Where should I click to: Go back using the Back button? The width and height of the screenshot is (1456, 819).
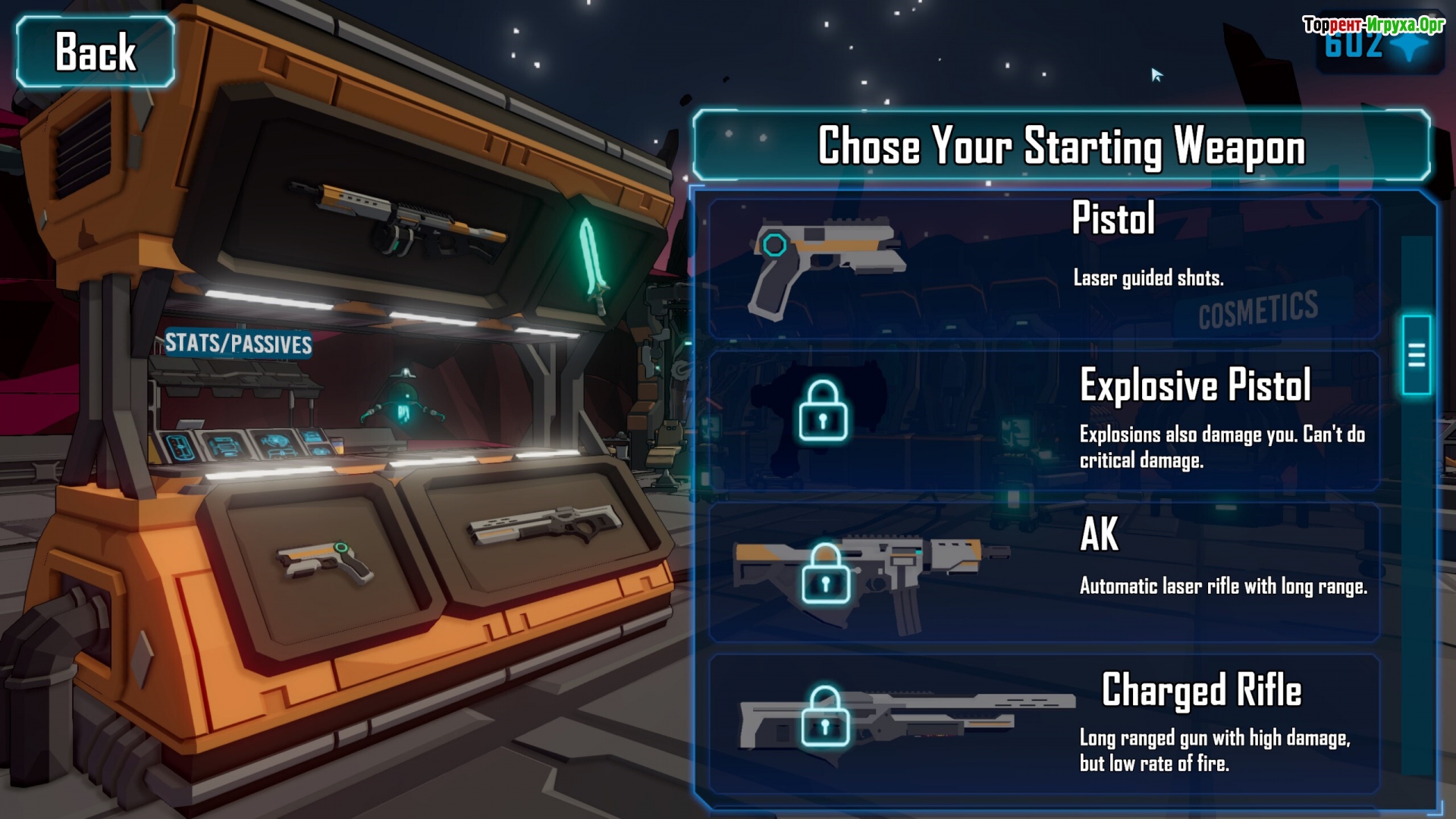[96, 52]
